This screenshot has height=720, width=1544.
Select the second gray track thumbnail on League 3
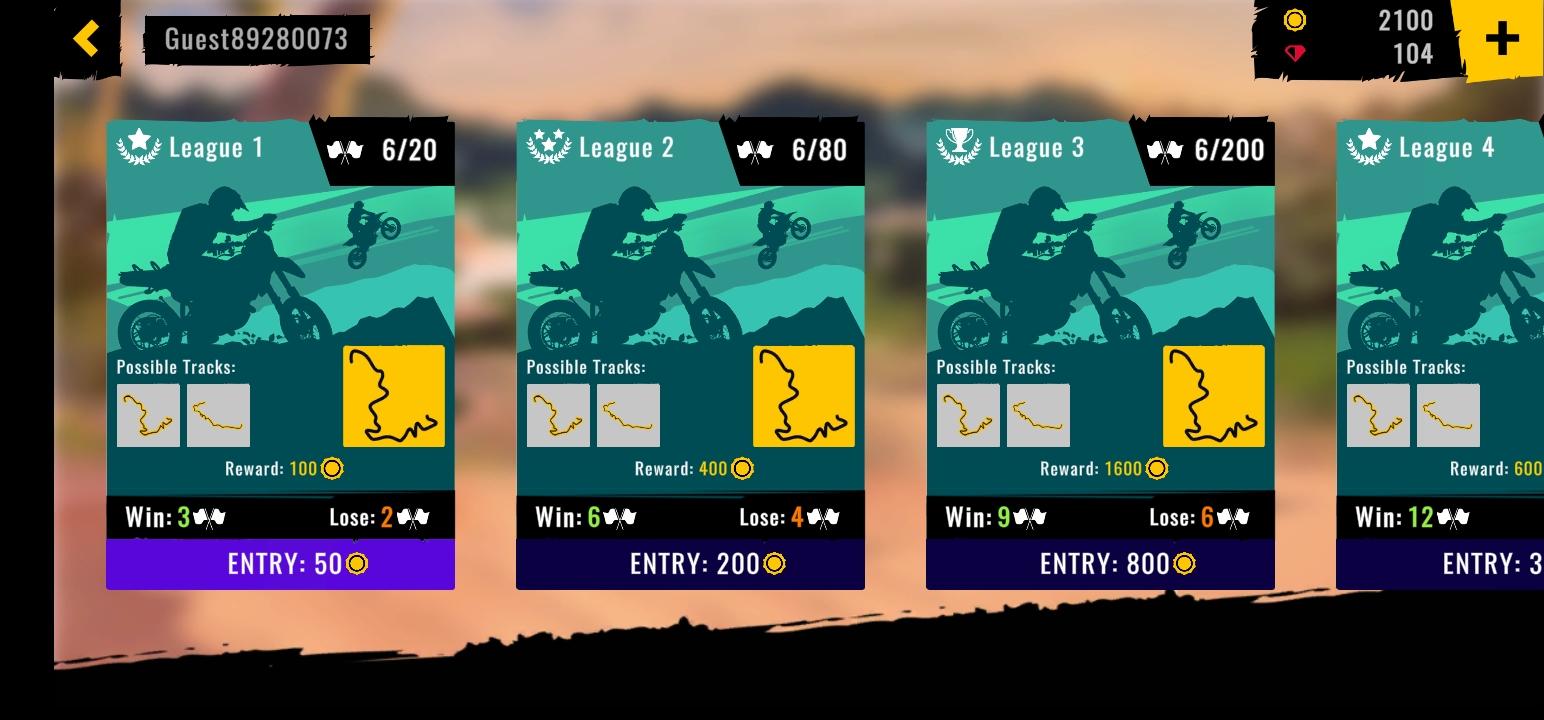1040,414
